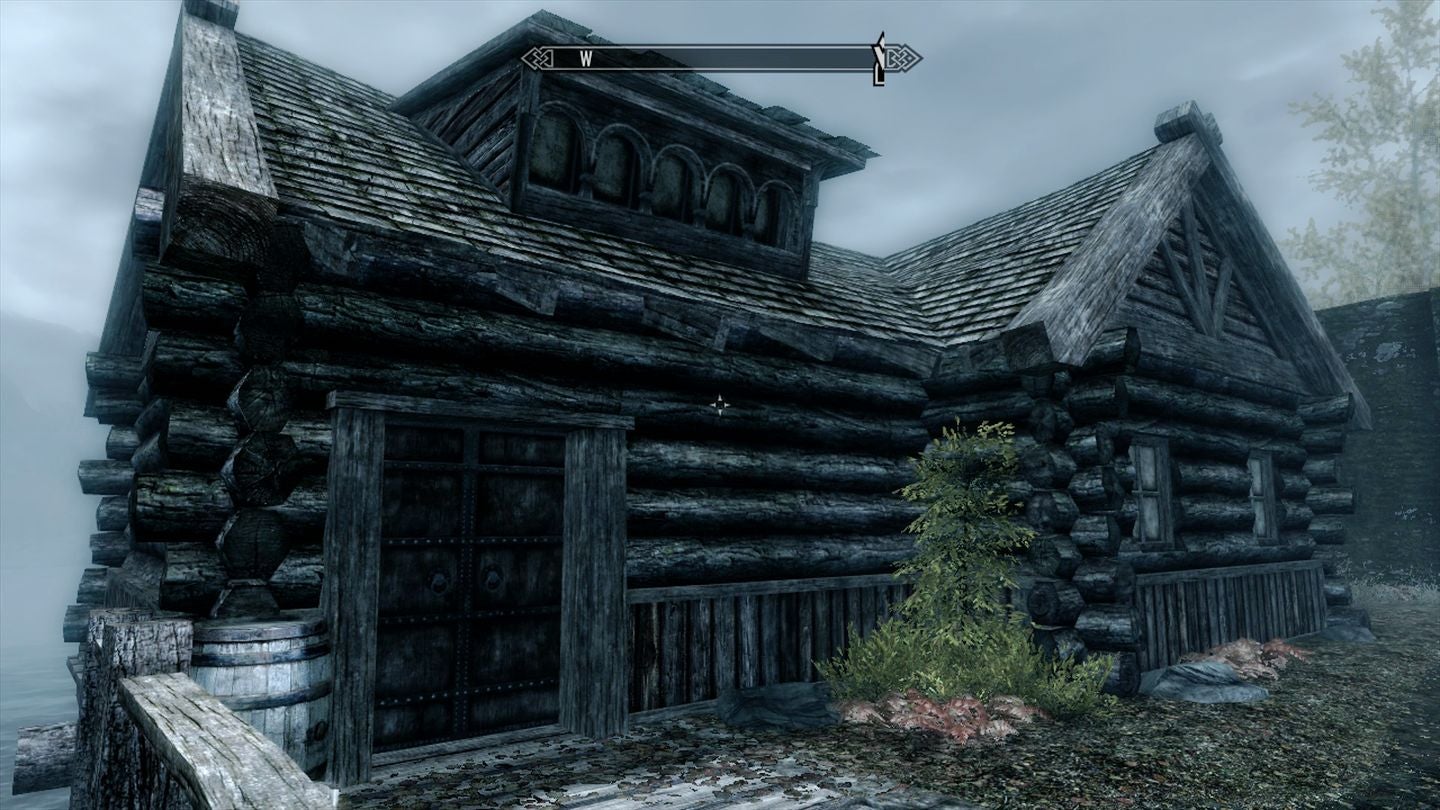Click the compass bar itself
This screenshot has width=1440, height=810.
720,58
